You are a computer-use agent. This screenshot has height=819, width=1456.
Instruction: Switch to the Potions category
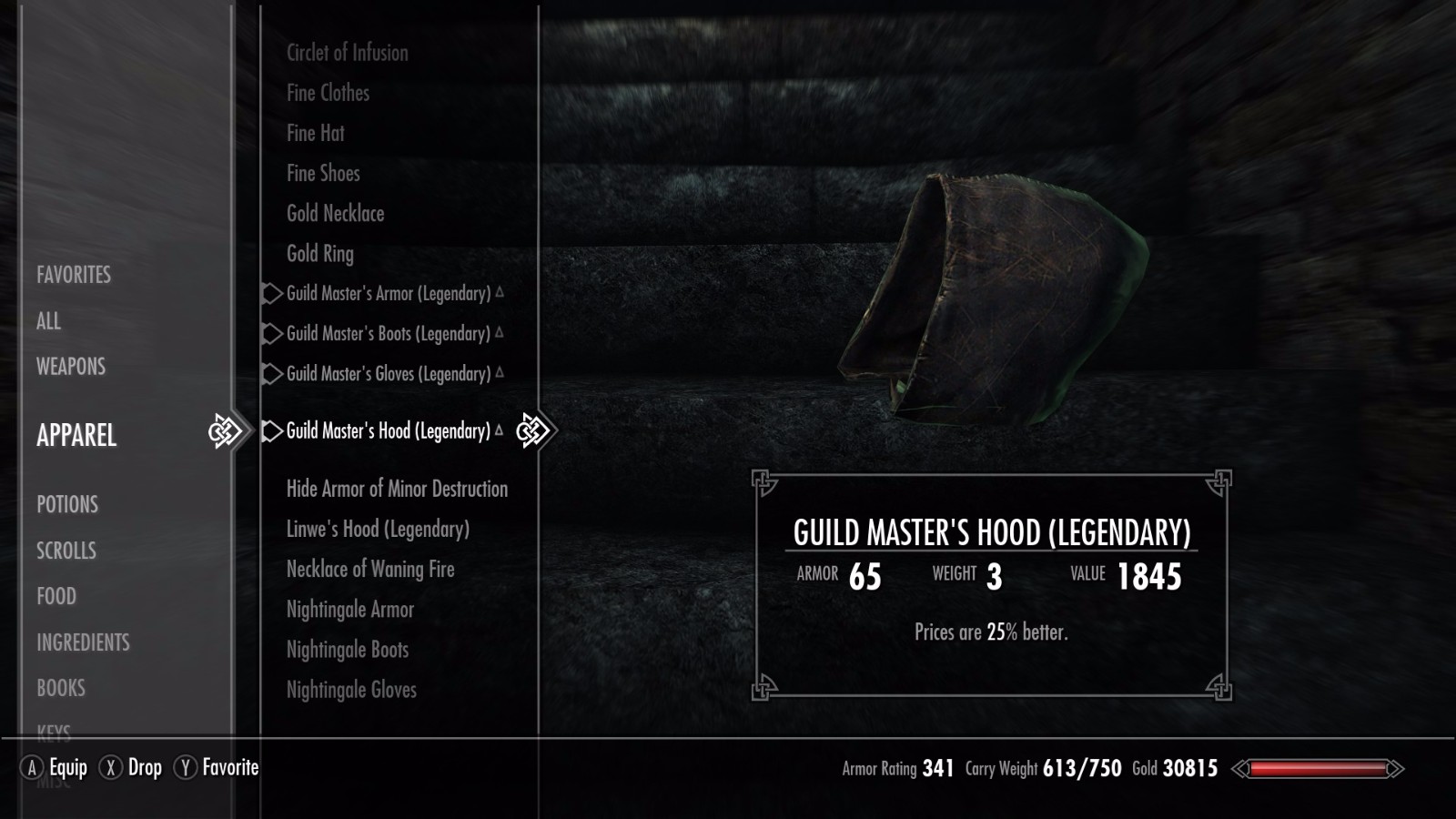[67, 504]
